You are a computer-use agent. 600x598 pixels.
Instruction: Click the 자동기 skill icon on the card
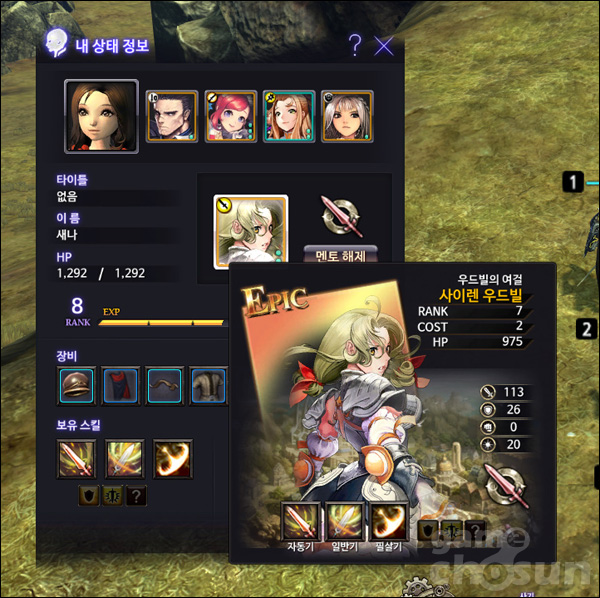(301, 522)
